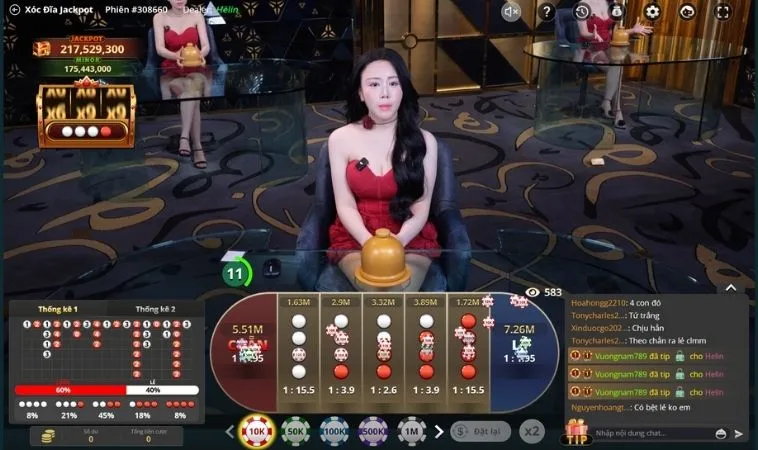Open the settings gear
Image resolution: width=758 pixels, height=450 pixels.
coord(652,12)
